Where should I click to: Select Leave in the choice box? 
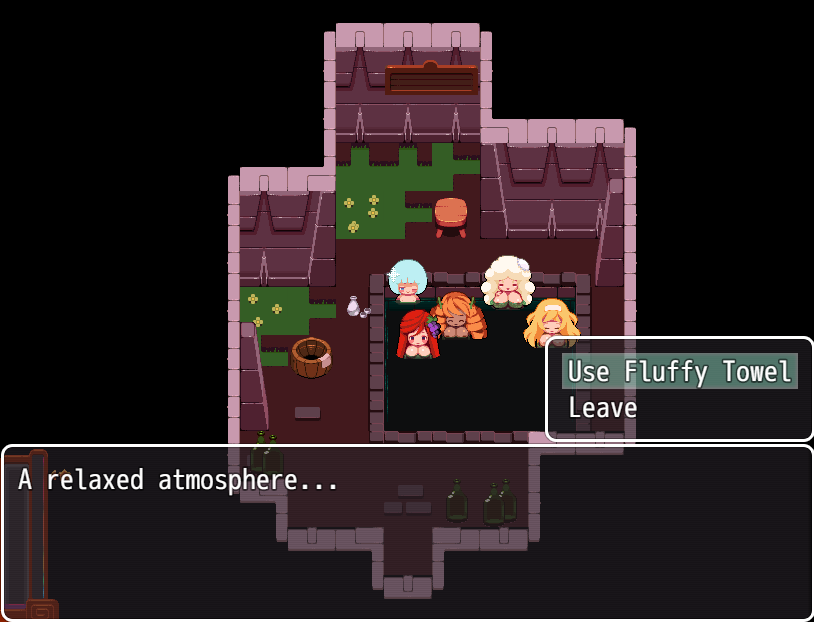[603, 408]
